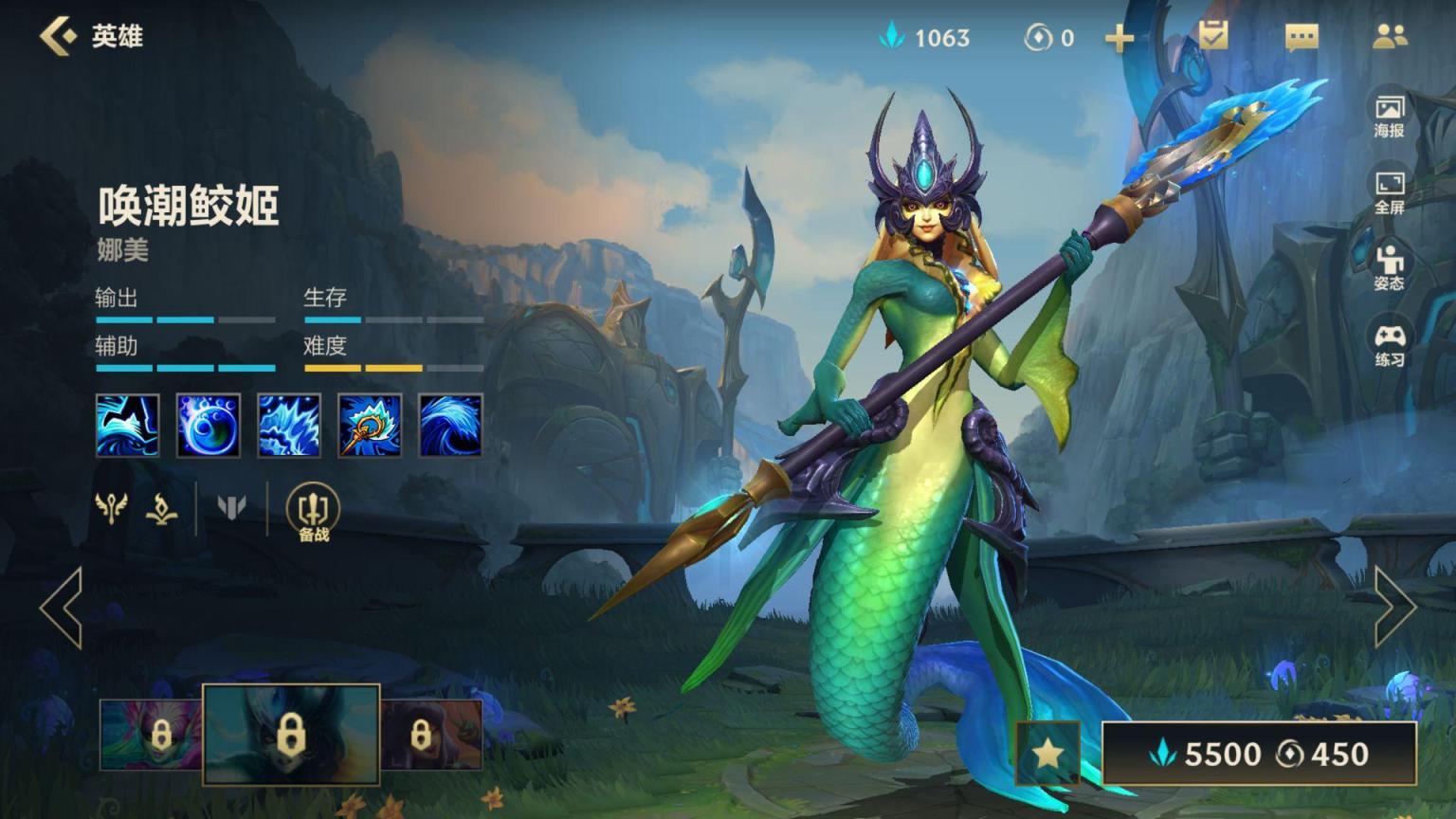This screenshot has width=1456, height=819.
Task: Show previous hero with left arrow
Action: coord(62,608)
